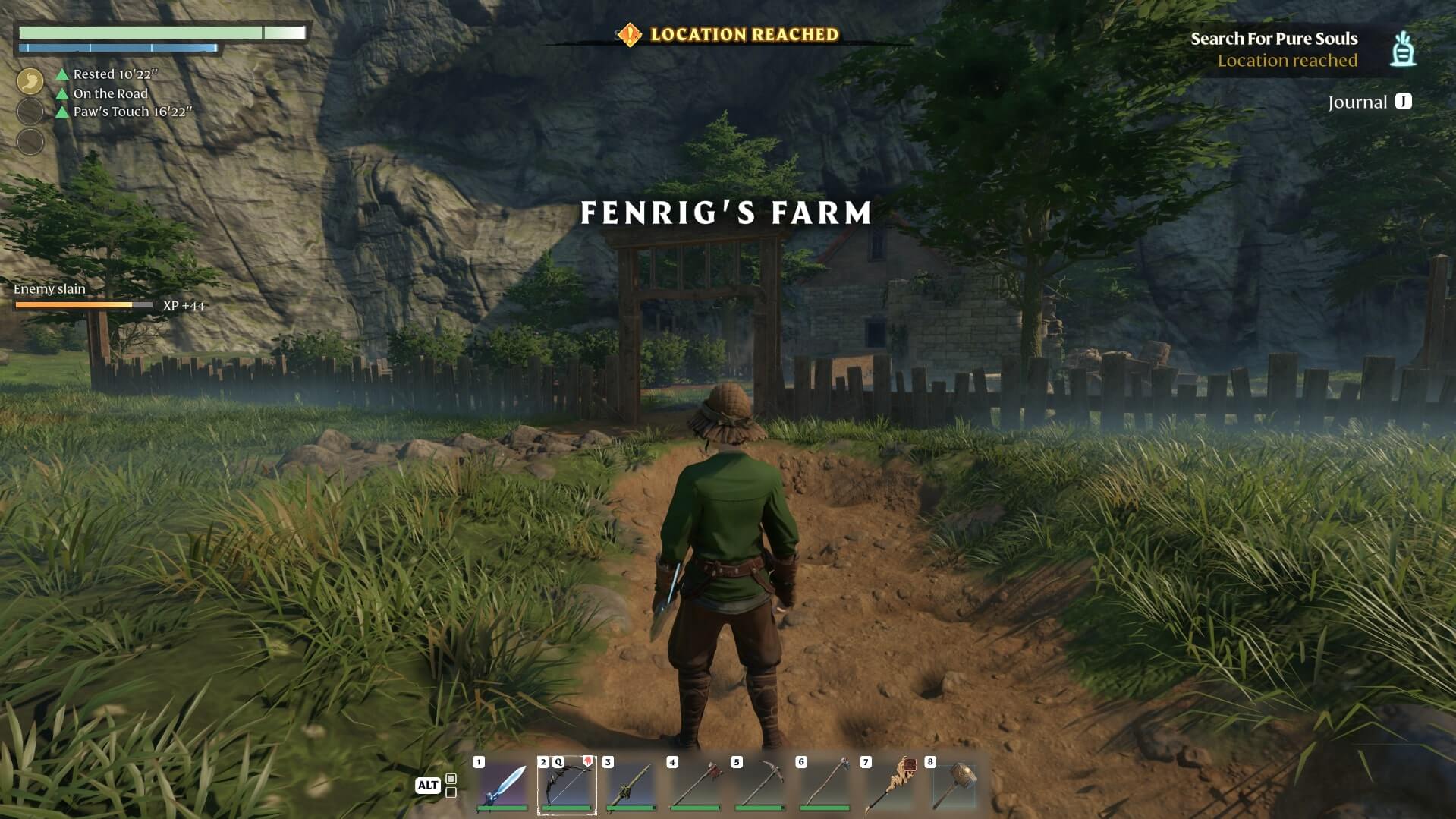Image resolution: width=1456 pixels, height=819 pixels.
Task: Click the Location Reached notification banner
Action: pyautogui.click(x=728, y=35)
